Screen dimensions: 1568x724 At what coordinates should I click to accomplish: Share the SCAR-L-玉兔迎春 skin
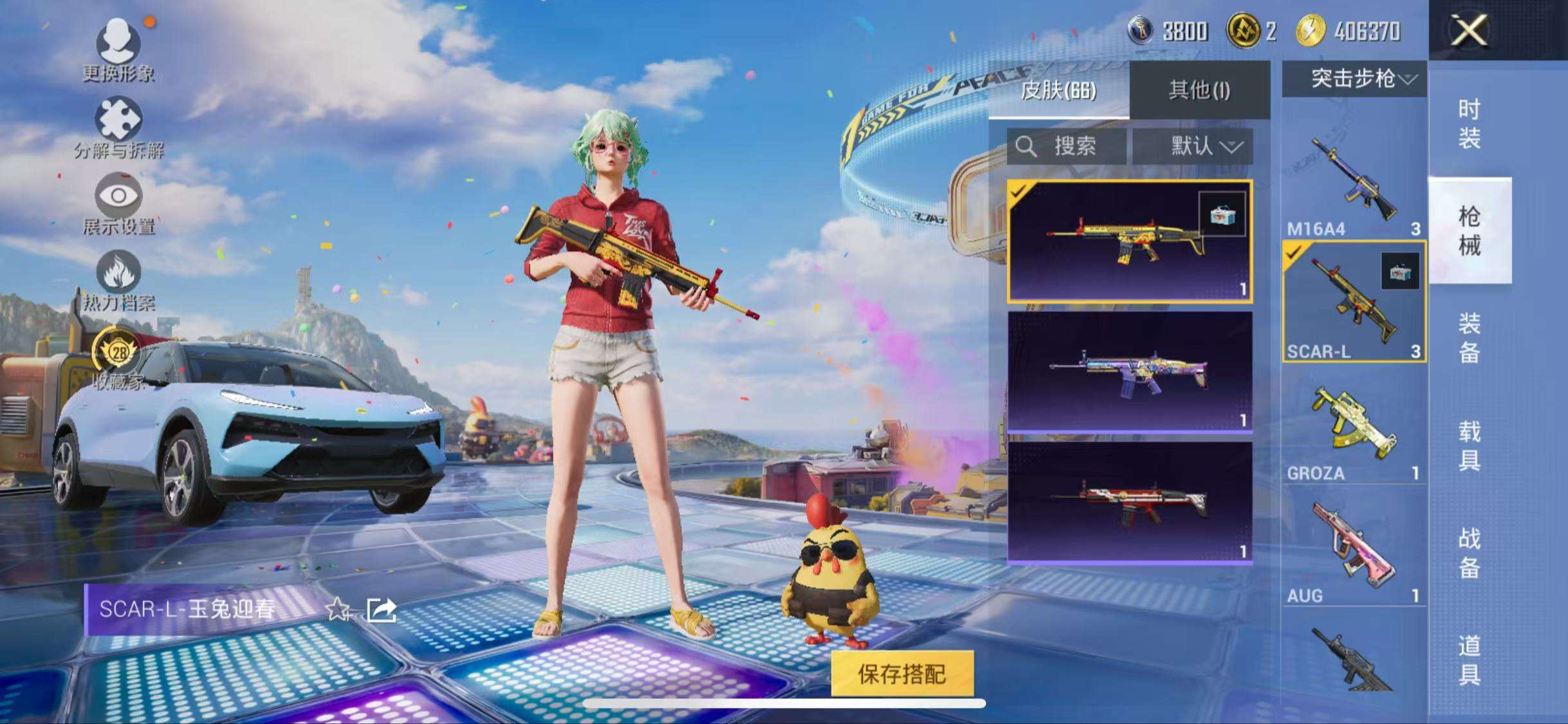(x=381, y=609)
